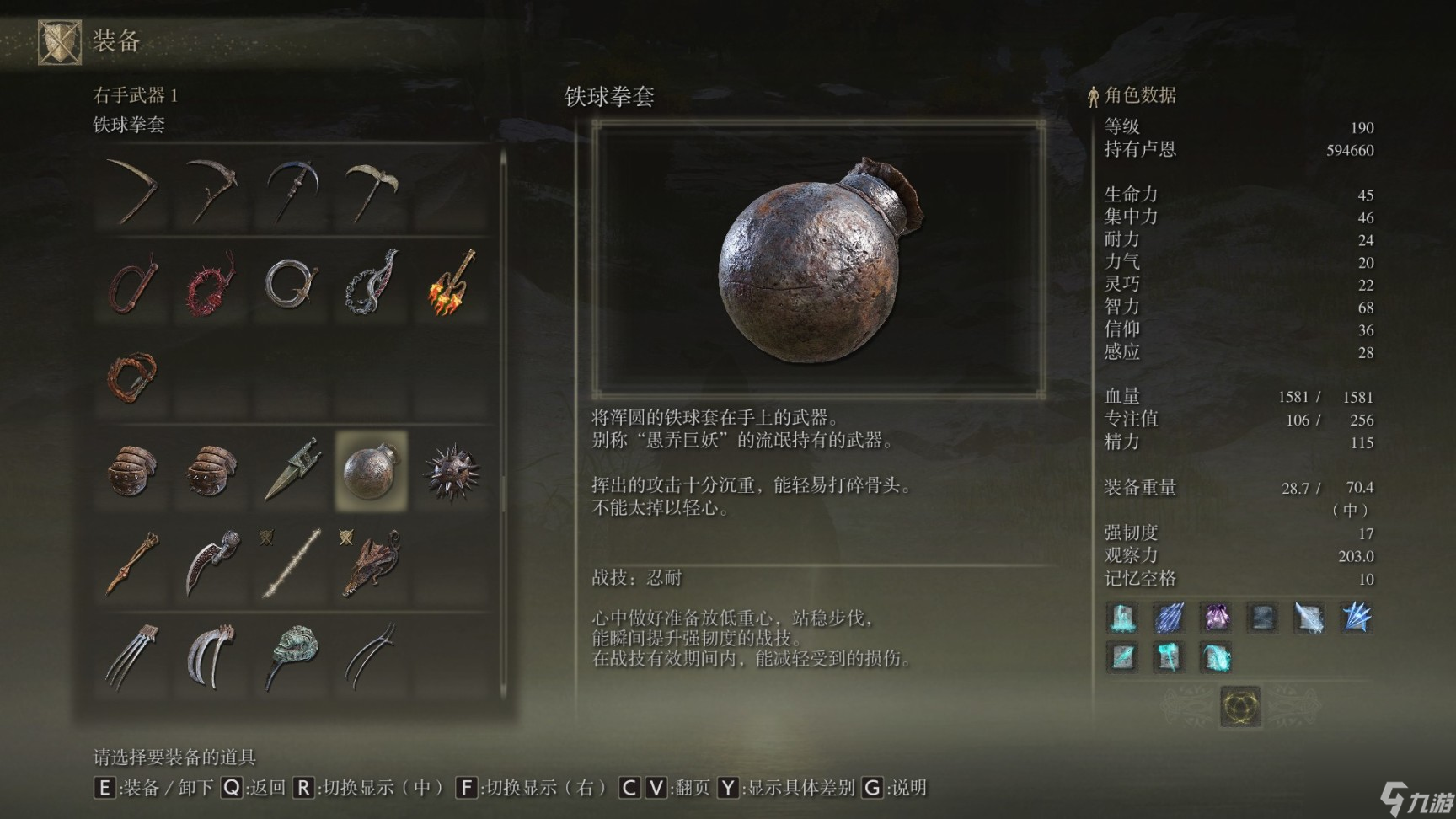The width and height of the screenshot is (1456, 819).
Task: Choose Hoslow's chain petal whip
Action: point(372,283)
